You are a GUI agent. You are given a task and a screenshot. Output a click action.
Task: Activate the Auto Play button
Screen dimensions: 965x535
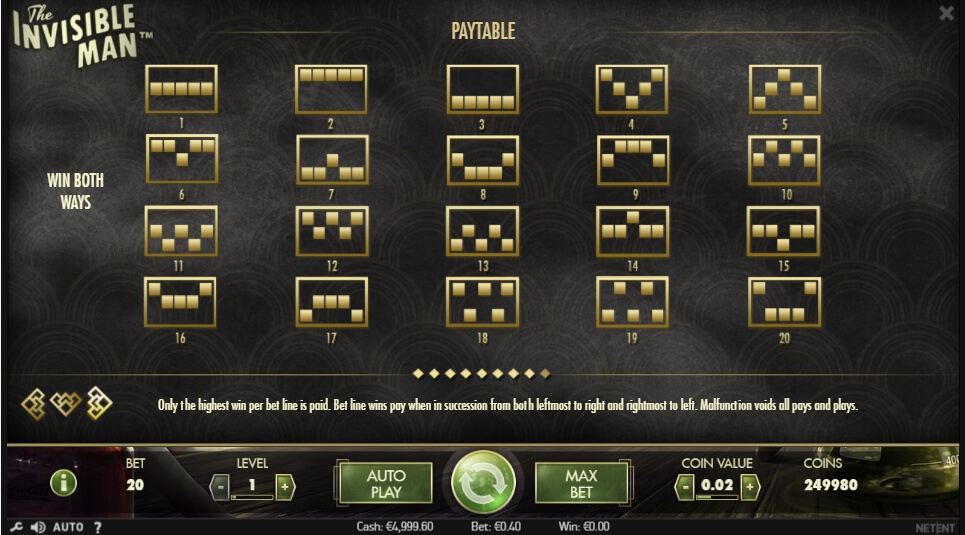[x=385, y=484]
